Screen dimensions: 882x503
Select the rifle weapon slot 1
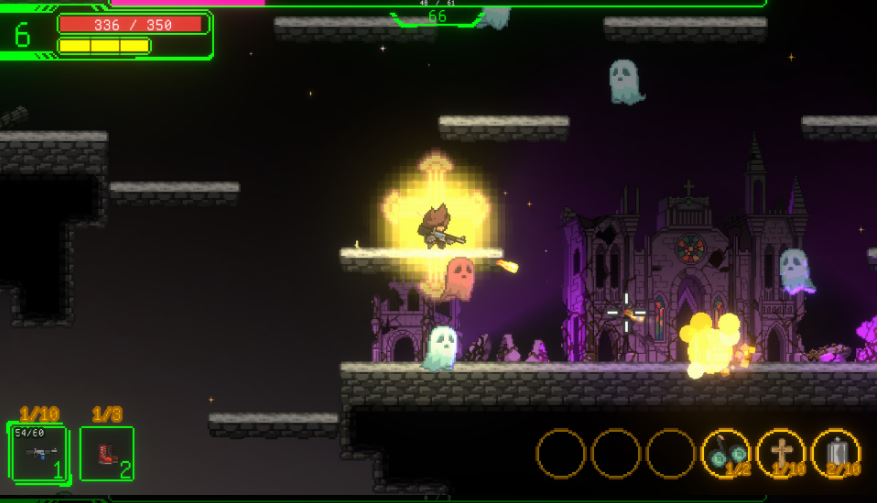point(38,452)
